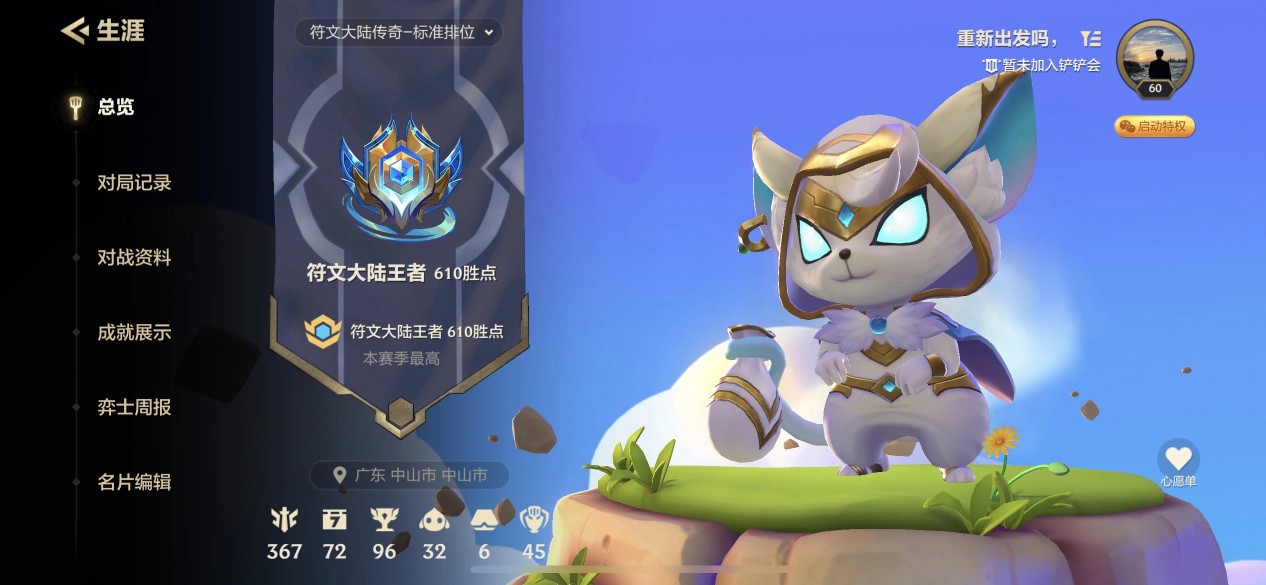Open the 弈士周报 section
Viewport: 1266px width, 585px height.
coord(134,407)
